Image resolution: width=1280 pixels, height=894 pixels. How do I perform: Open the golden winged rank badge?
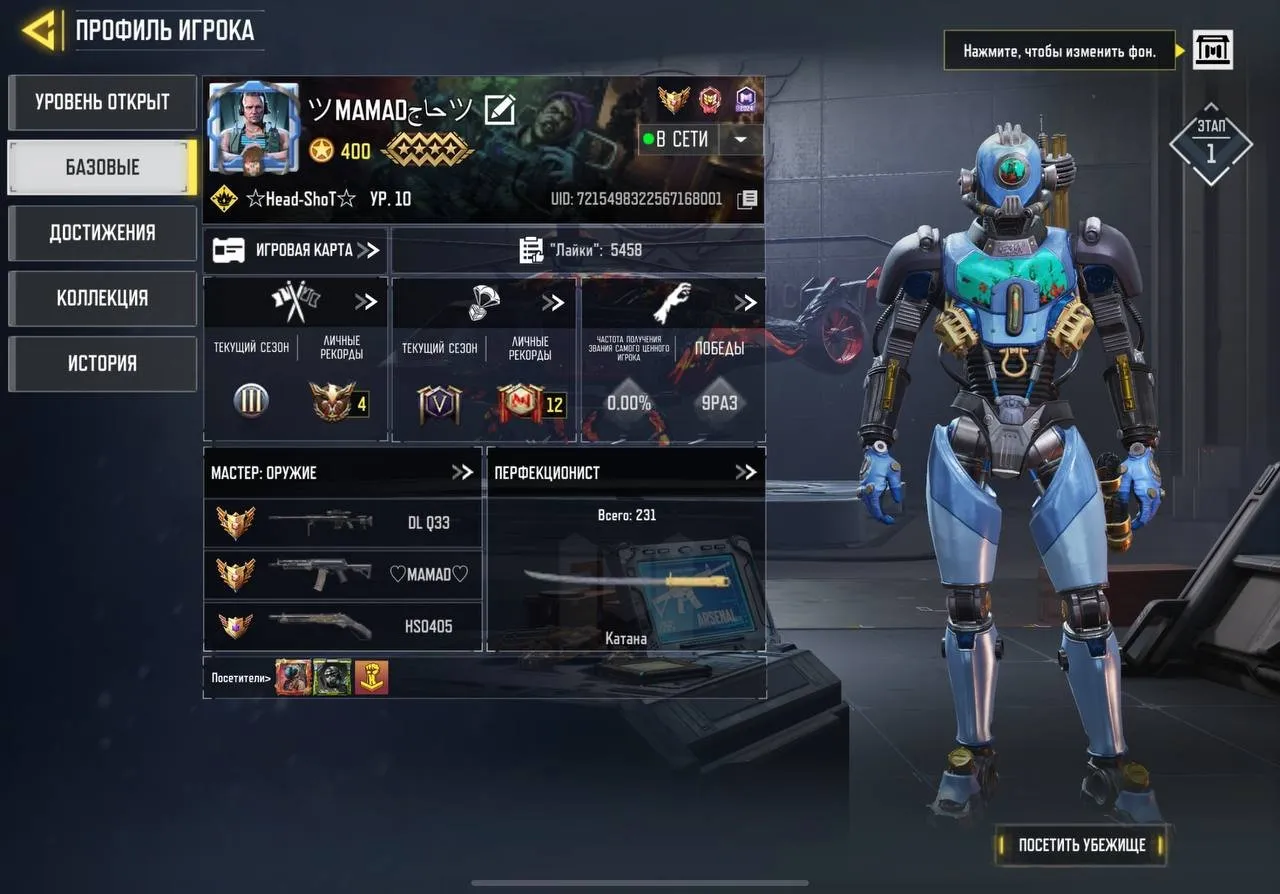[x=673, y=98]
